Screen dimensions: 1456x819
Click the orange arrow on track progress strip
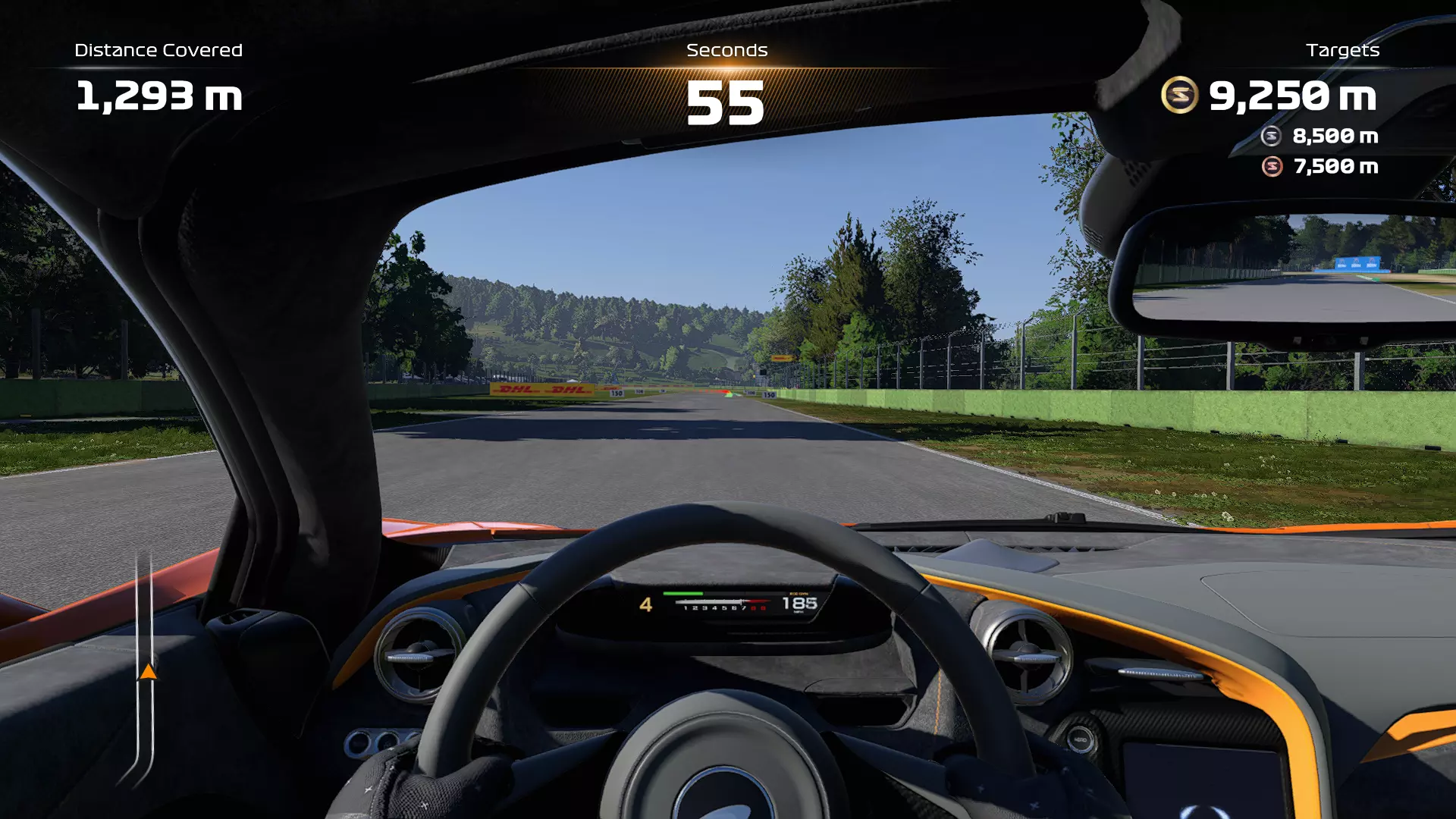[148, 672]
